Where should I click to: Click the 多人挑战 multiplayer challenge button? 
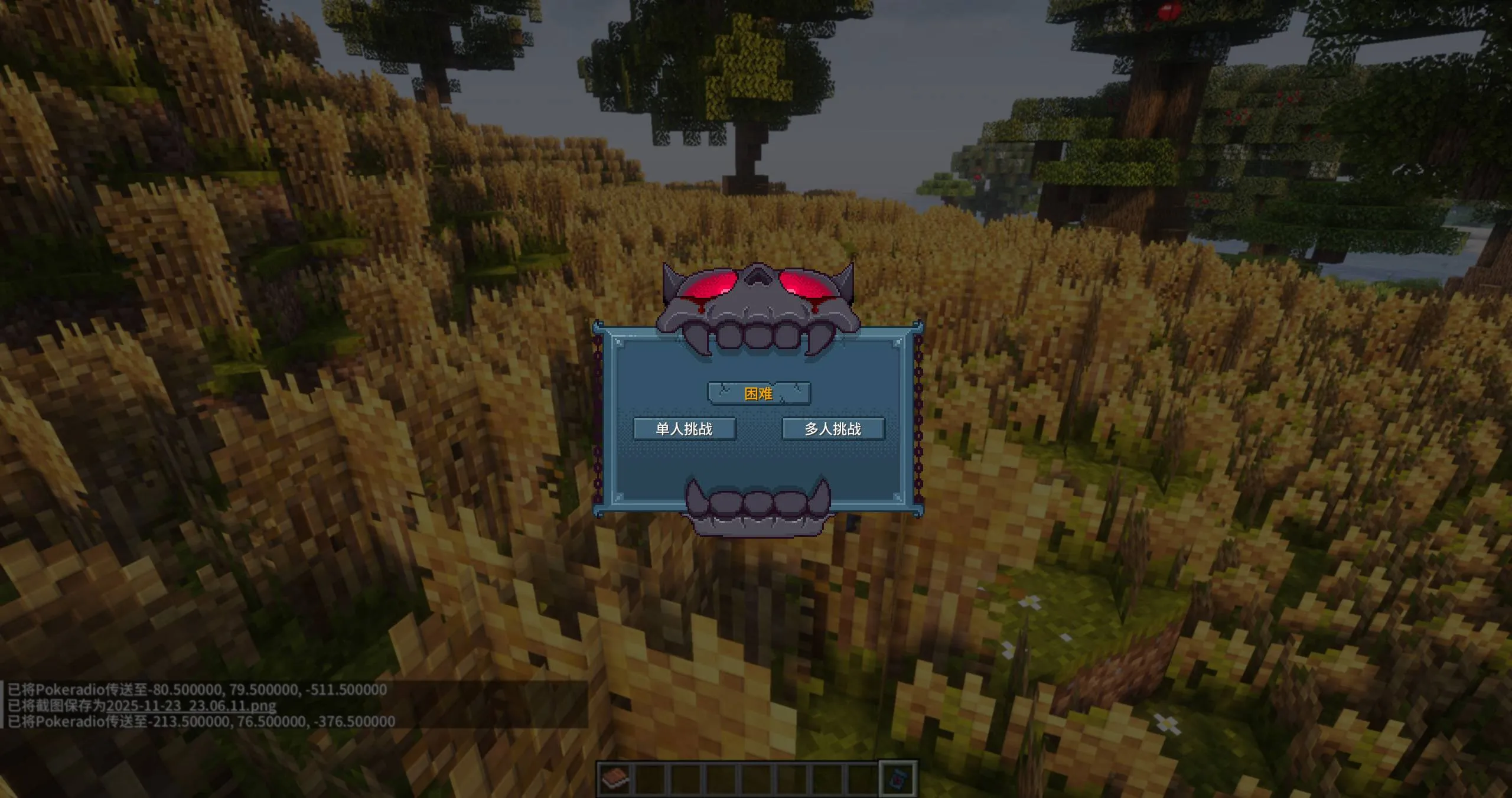[833, 429]
